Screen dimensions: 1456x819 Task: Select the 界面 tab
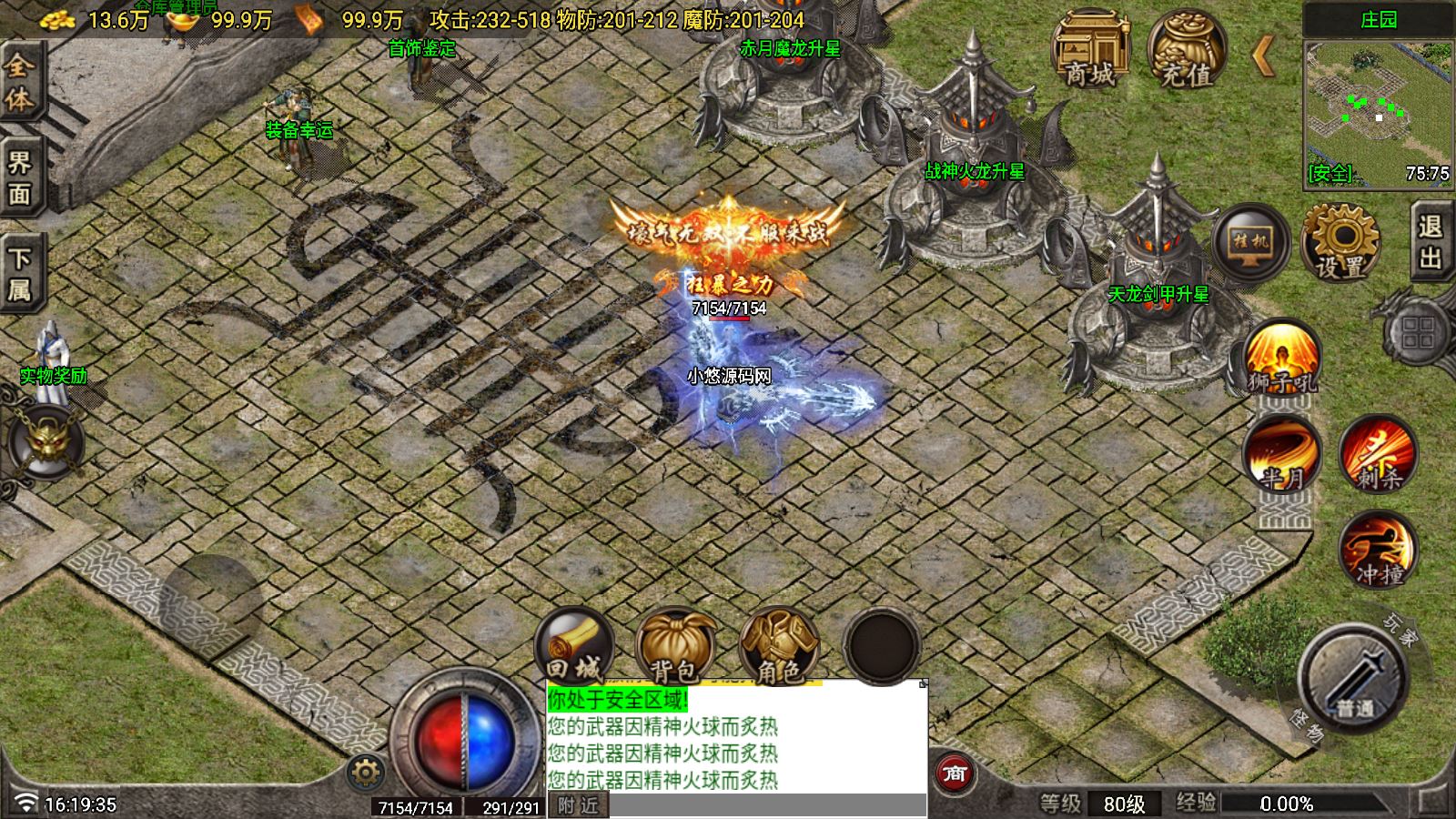point(19,177)
